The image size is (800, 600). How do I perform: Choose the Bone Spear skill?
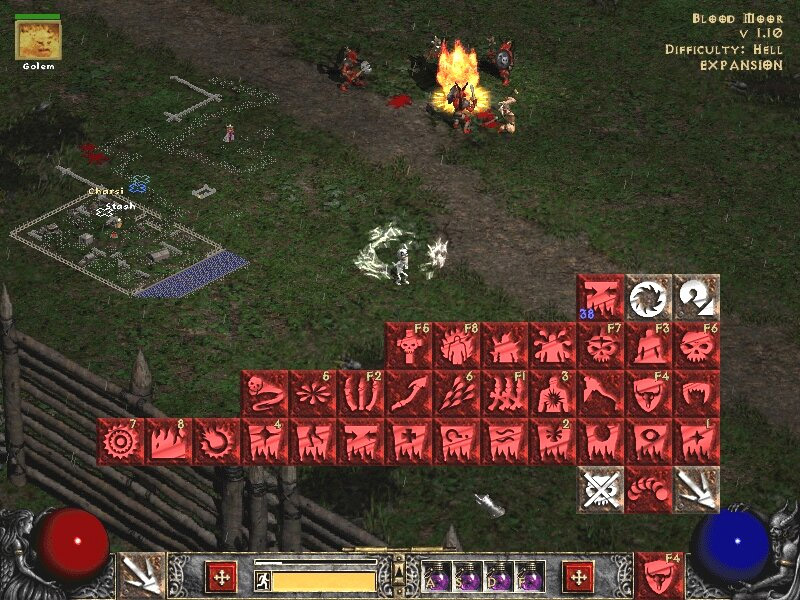408,393
